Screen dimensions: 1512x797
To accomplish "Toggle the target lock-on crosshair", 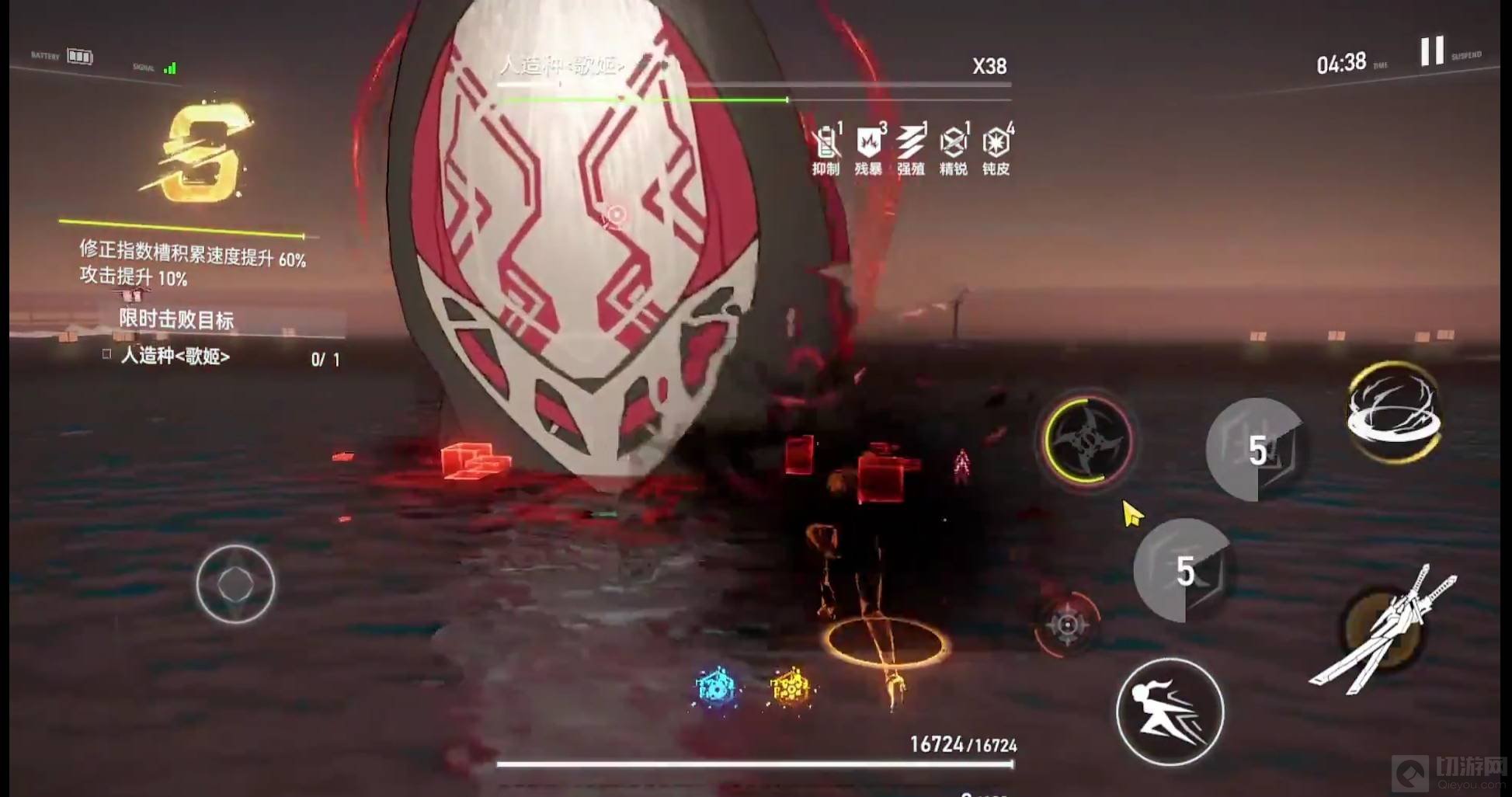I will 1067,624.
